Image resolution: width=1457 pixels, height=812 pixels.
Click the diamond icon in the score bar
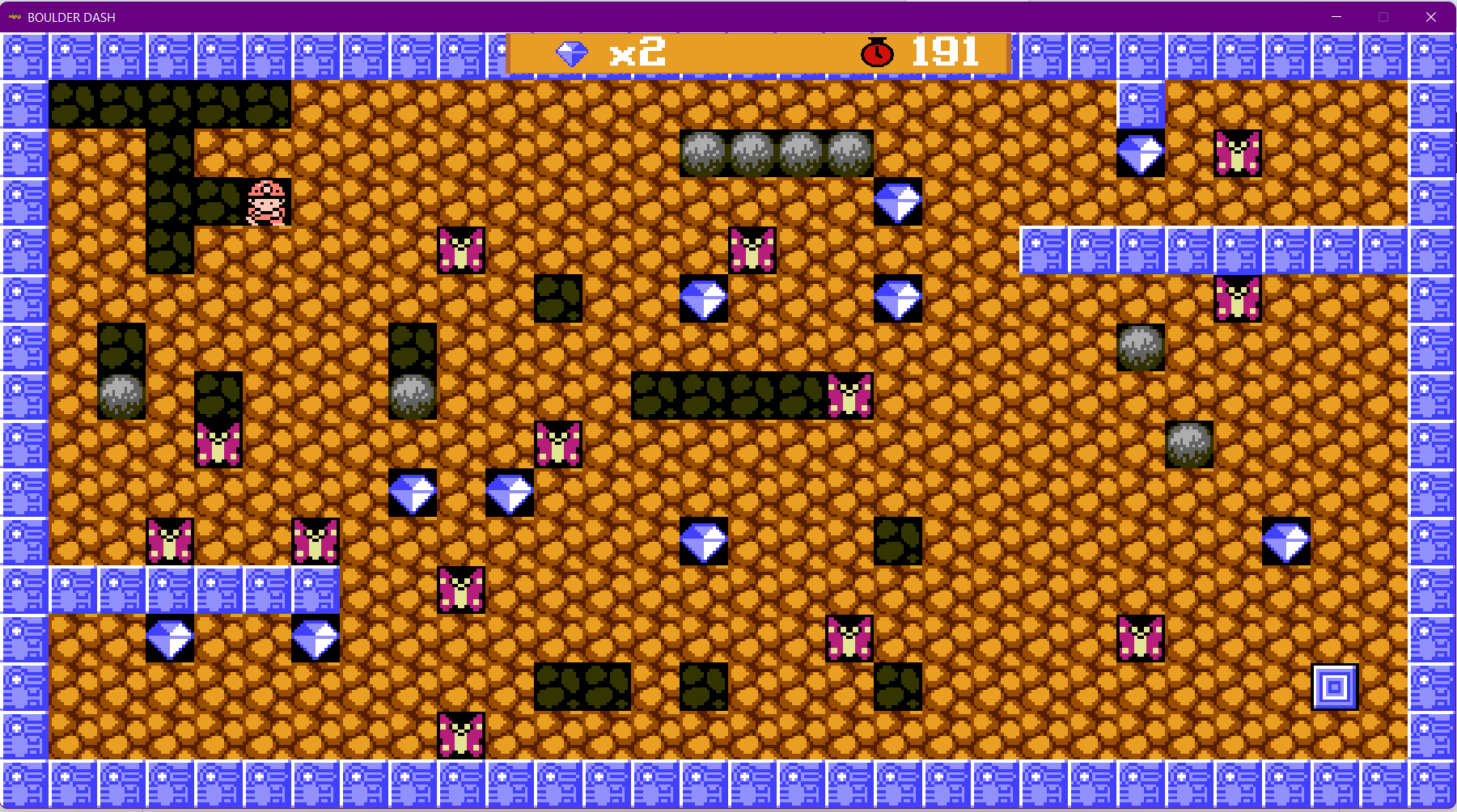tap(573, 54)
